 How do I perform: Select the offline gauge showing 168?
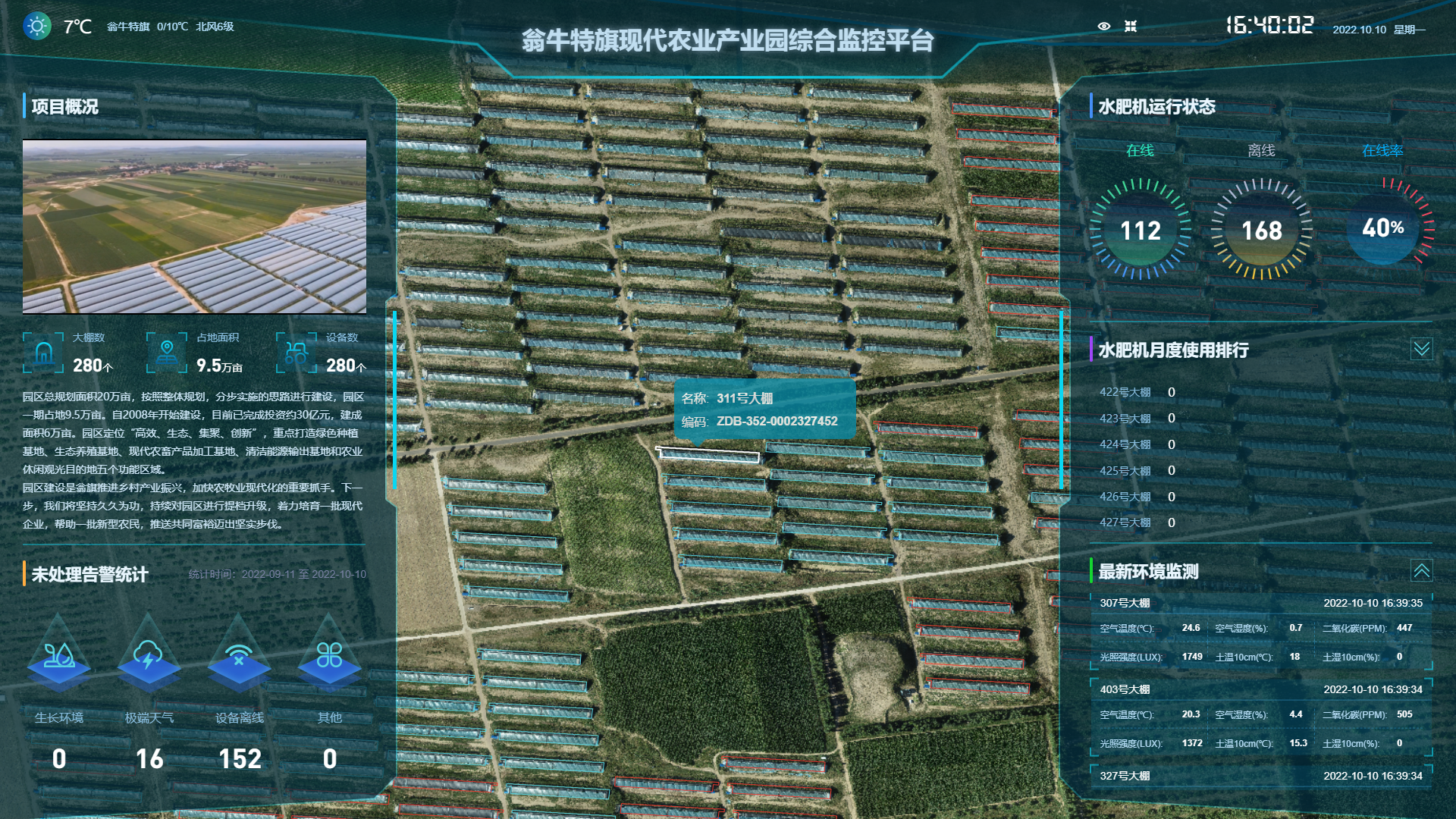click(x=1261, y=230)
